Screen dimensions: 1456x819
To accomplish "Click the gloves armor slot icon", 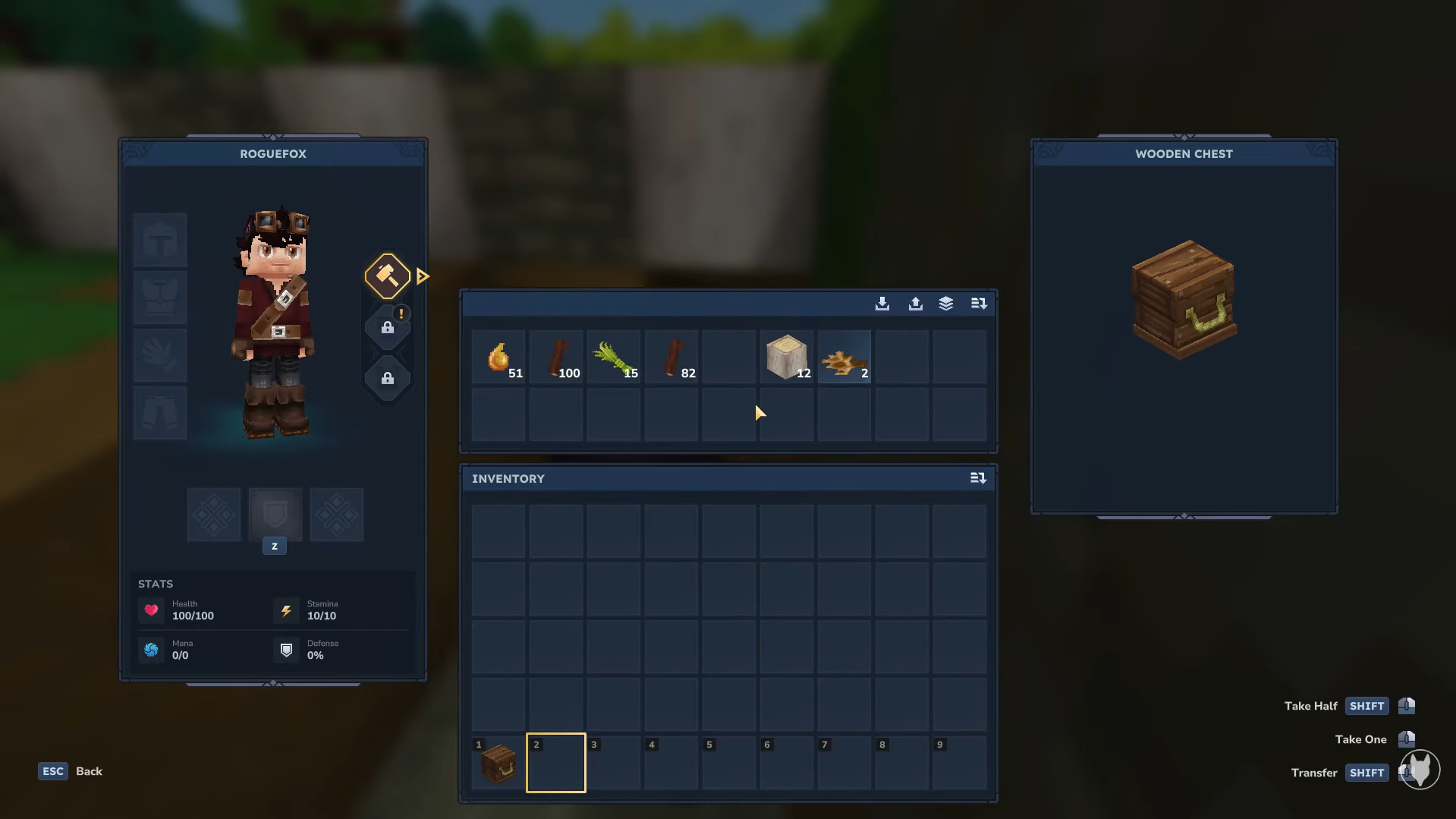I will [160, 355].
